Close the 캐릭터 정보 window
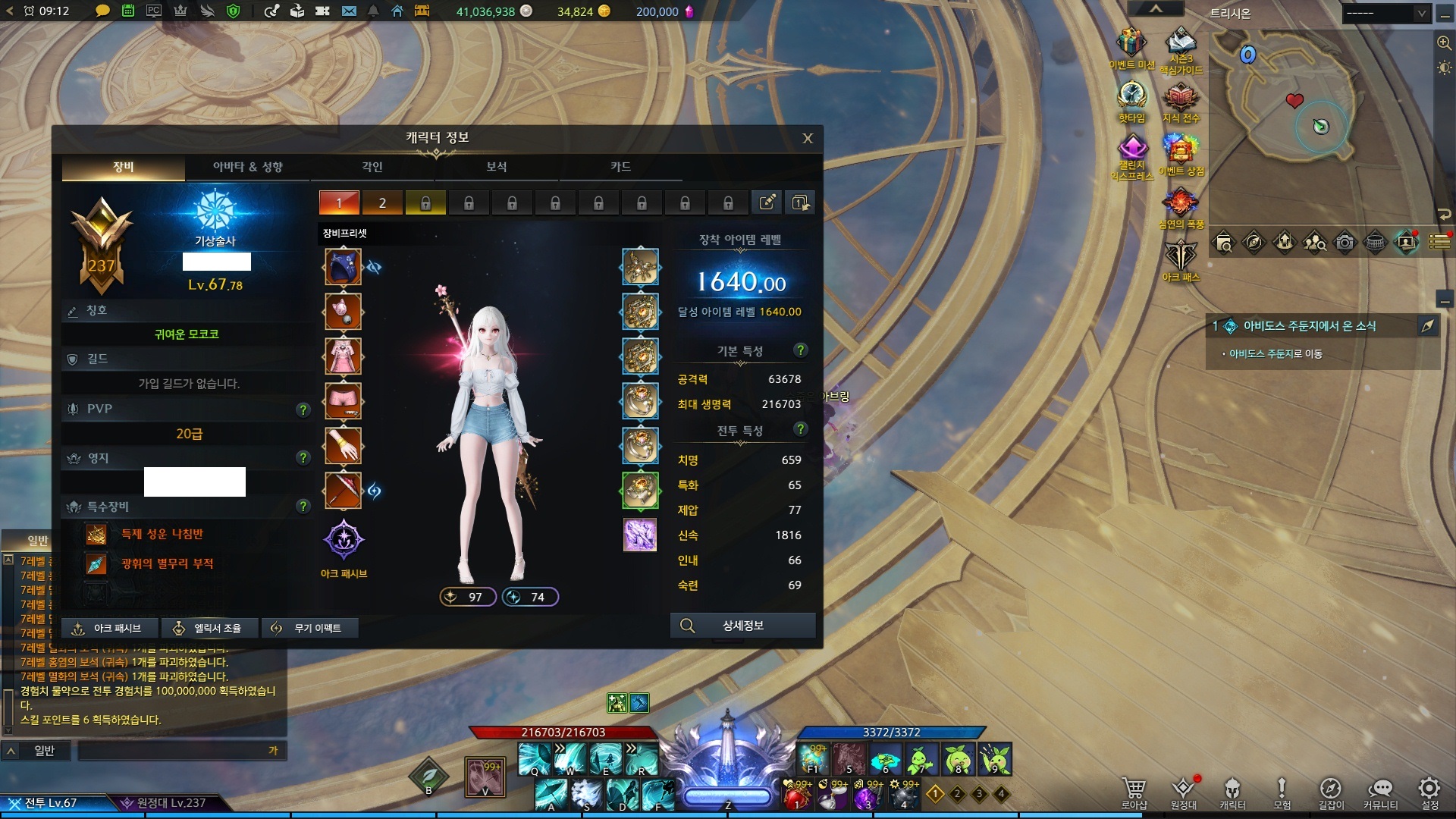This screenshot has height=819, width=1456. 808,138
